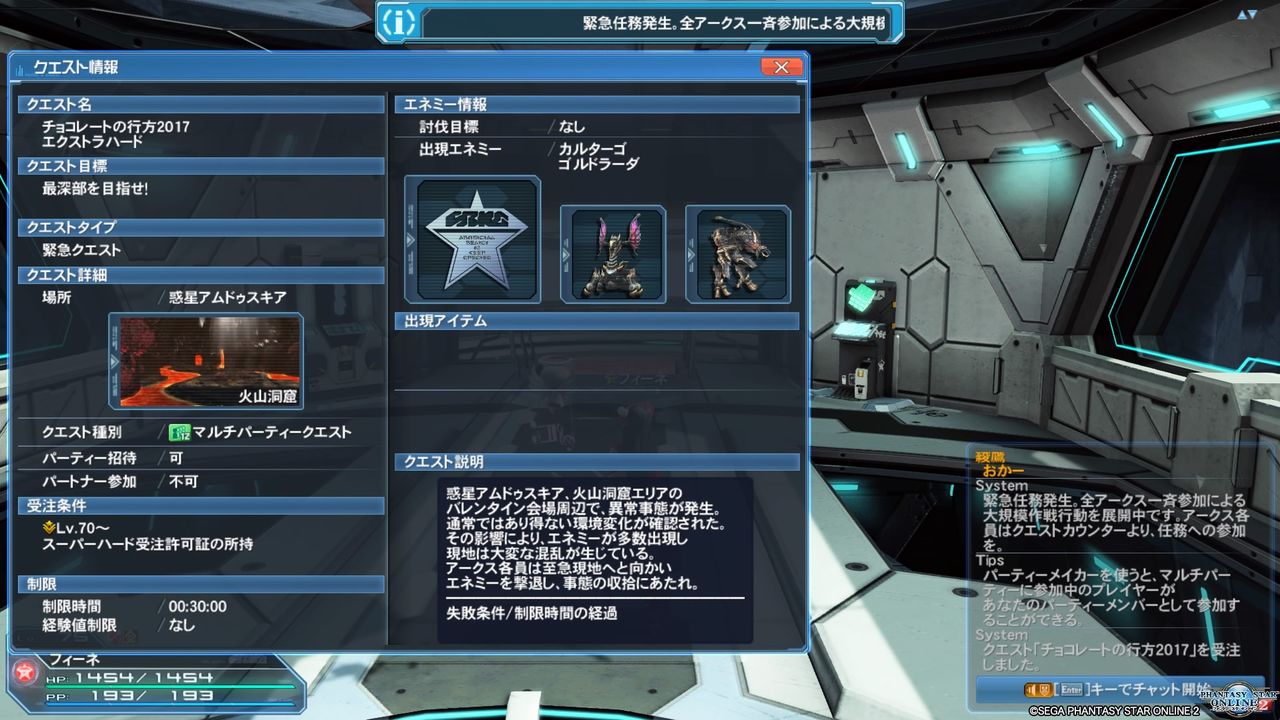
Task: Click the info icon on the emergency notice banner
Action: 399,22
